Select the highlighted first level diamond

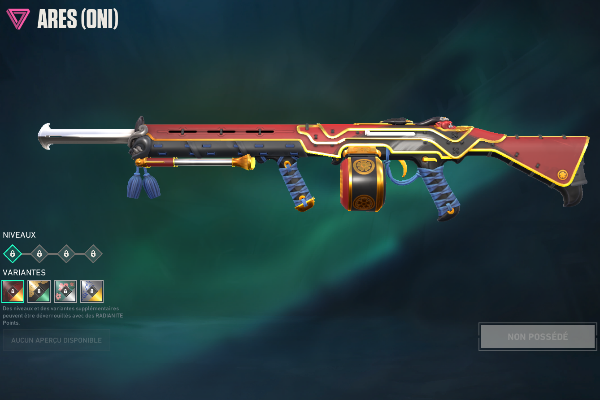pyautogui.click(x=13, y=253)
